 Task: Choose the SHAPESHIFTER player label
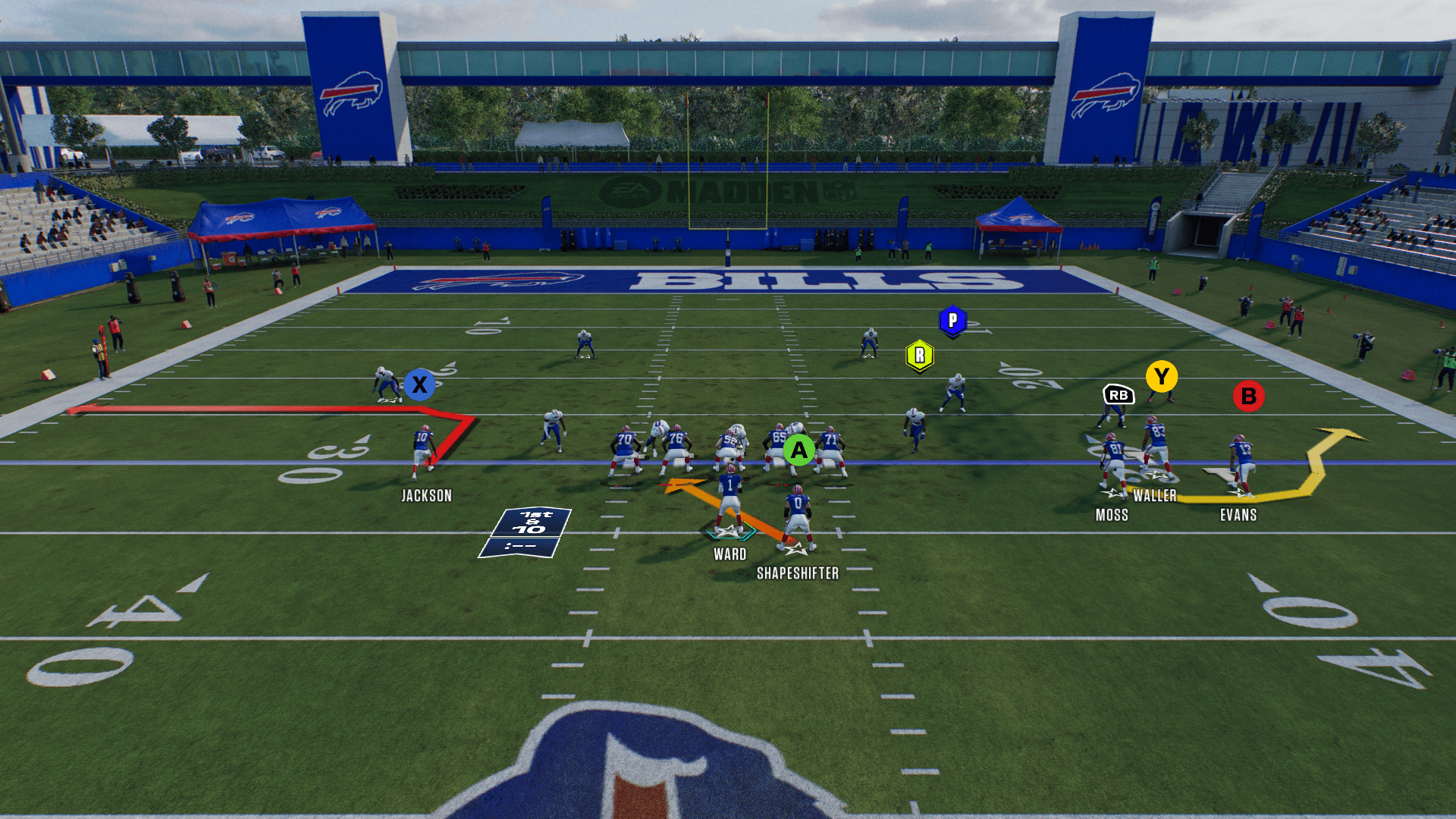coord(798,574)
